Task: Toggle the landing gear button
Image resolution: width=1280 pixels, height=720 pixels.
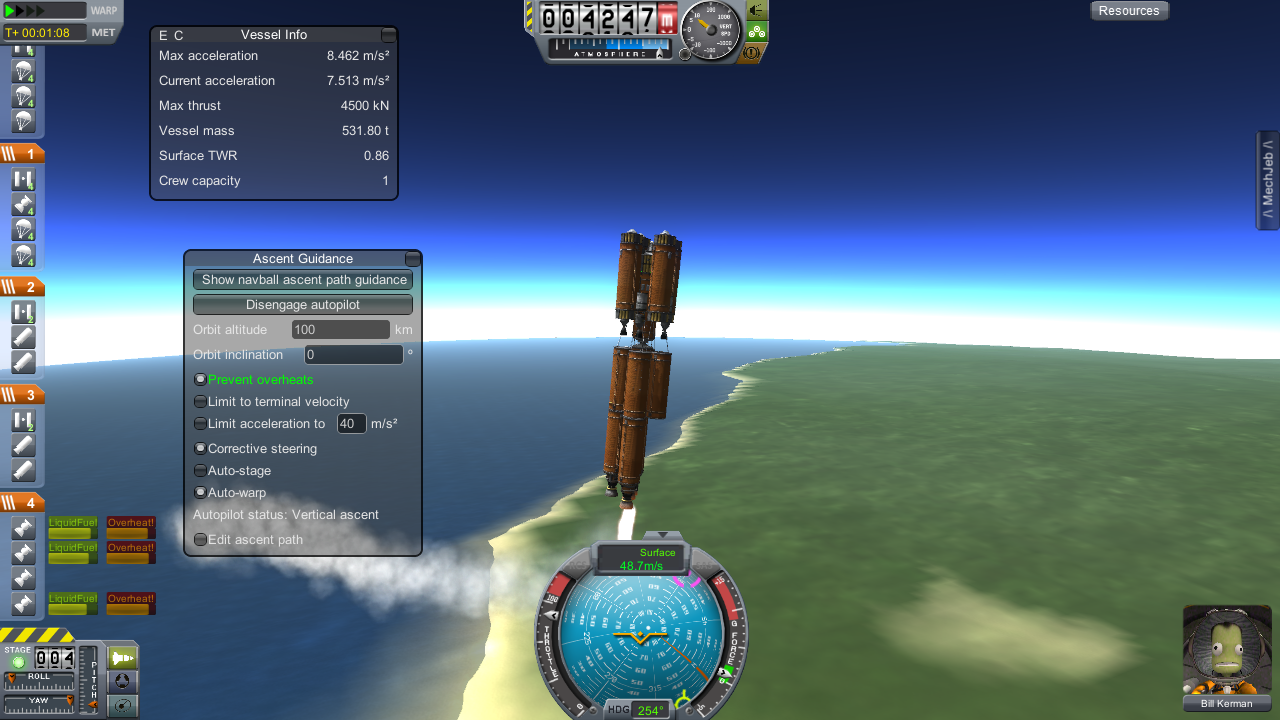Action: click(x=757, y=31)
